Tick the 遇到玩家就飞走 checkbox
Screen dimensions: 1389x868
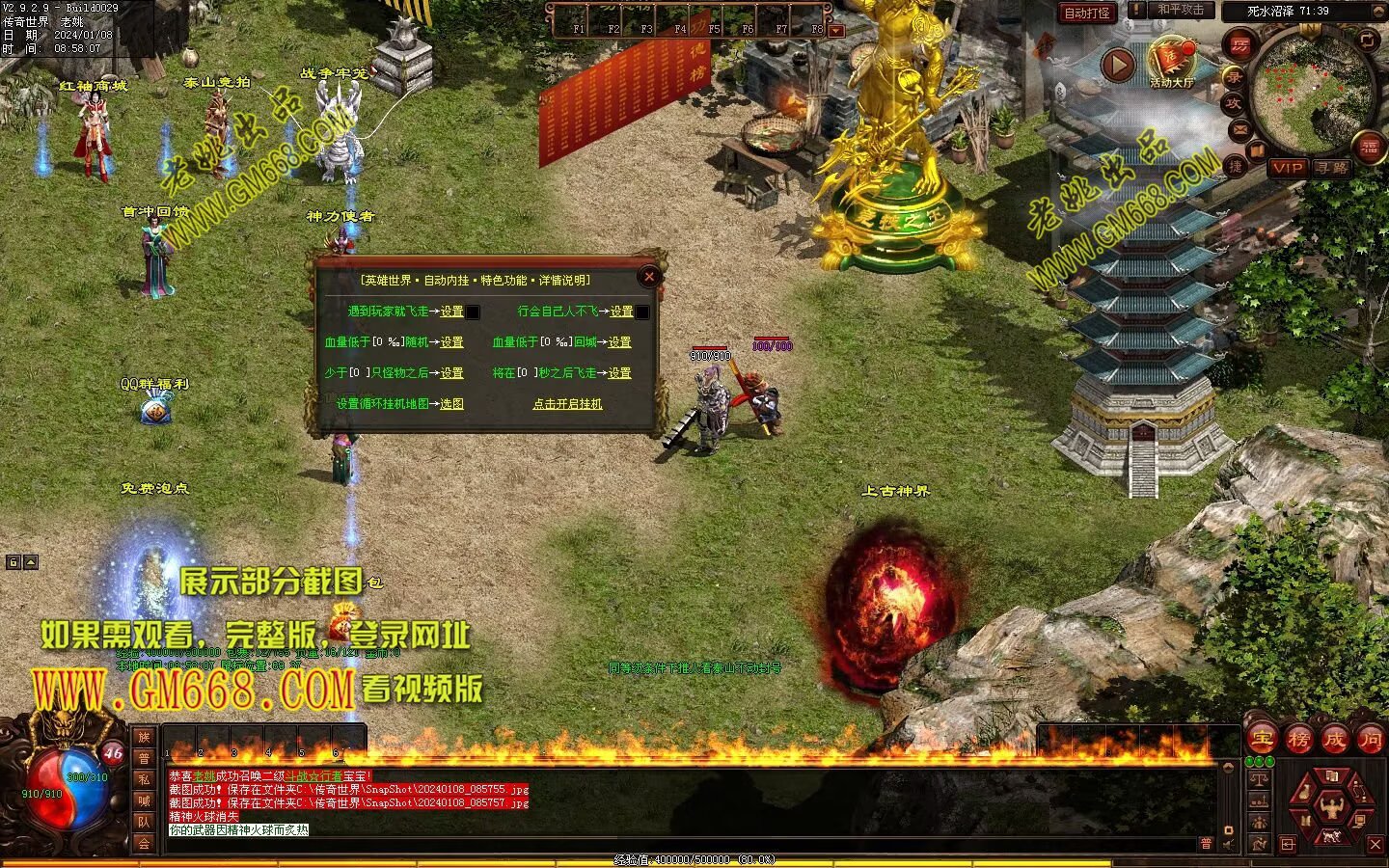point(473,312)
